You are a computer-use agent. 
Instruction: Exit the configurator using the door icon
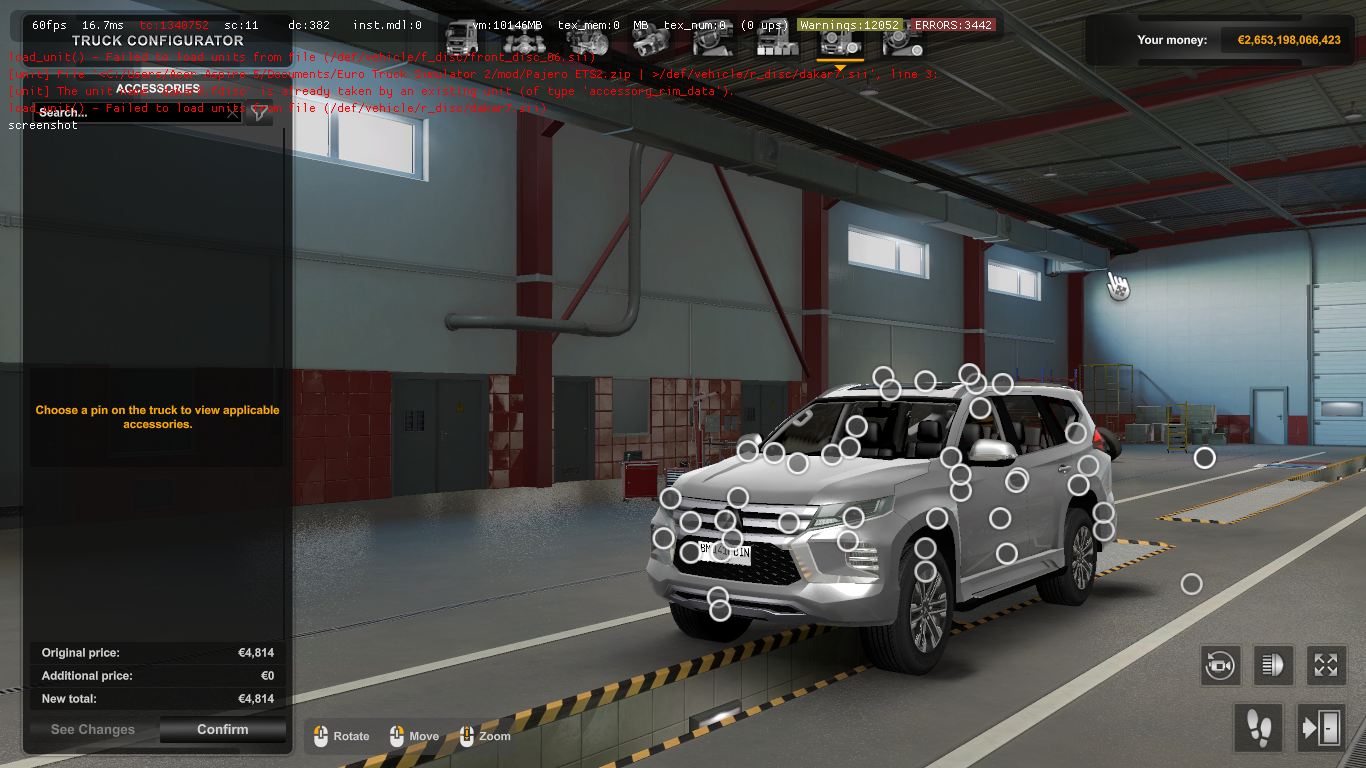click(x=1322, y=729)
